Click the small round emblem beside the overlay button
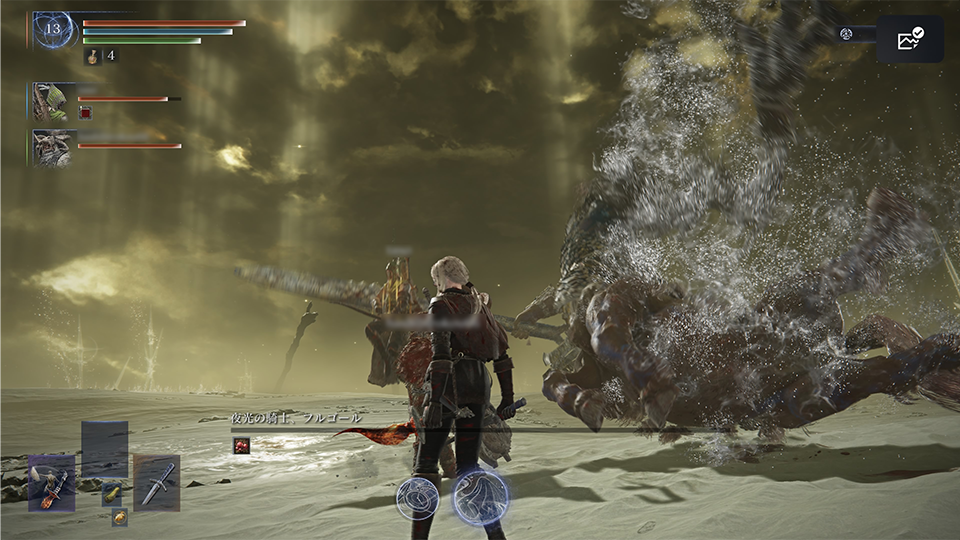The image size is (960, 540). (x=846, y=34)
